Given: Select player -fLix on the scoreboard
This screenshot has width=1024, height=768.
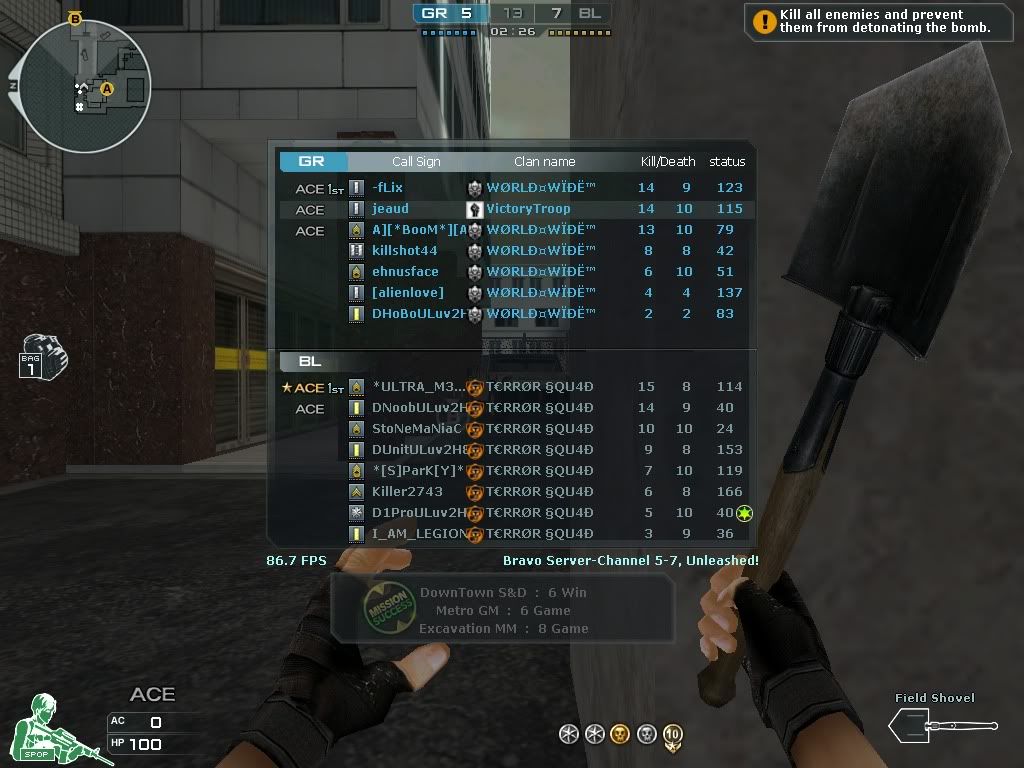Looking at the screenshot, I should [387, 188].
